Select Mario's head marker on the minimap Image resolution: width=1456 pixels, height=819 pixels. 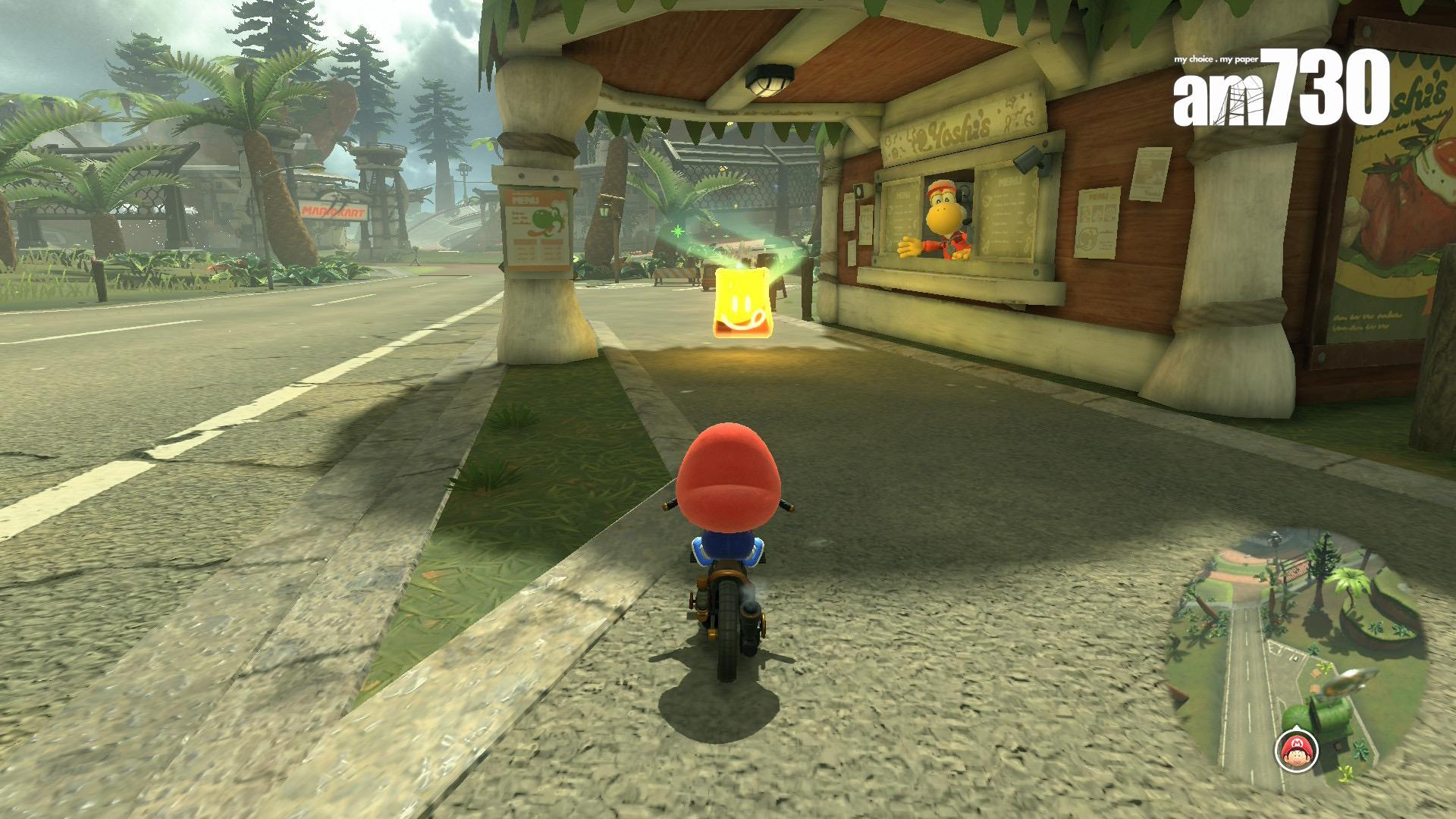(x=1297, y=751)
